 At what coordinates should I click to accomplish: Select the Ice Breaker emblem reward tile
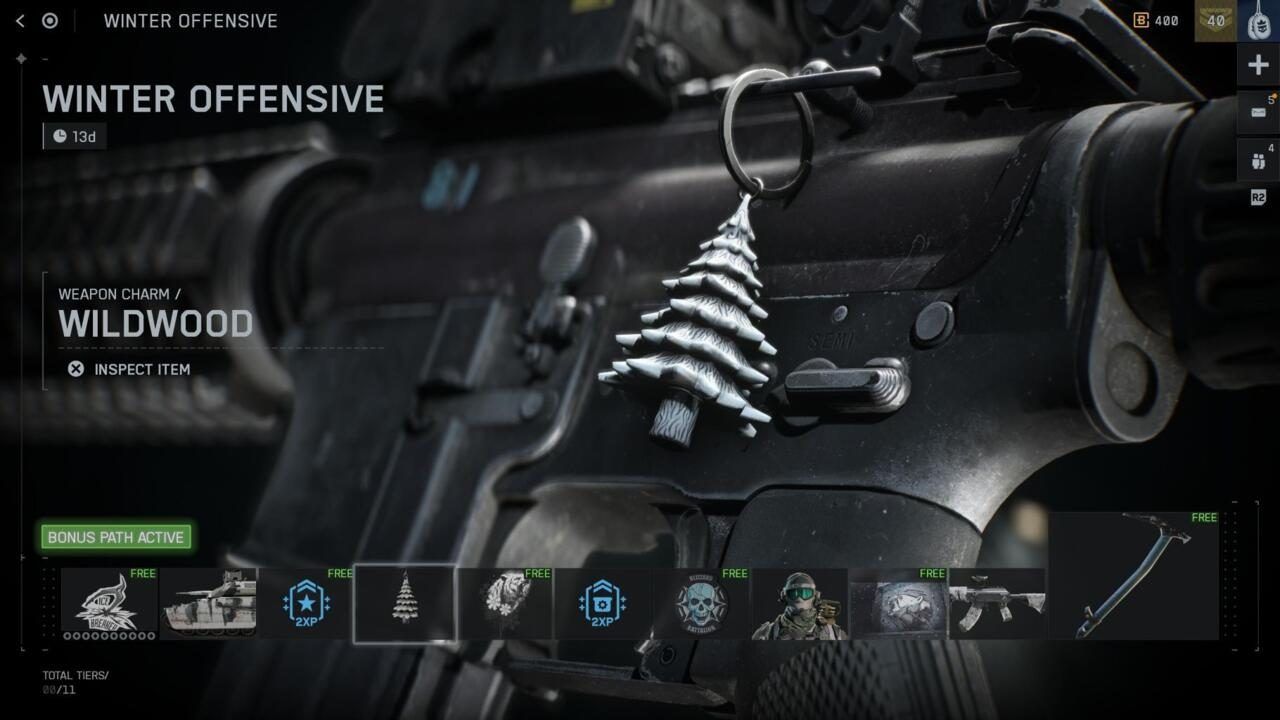109,603
